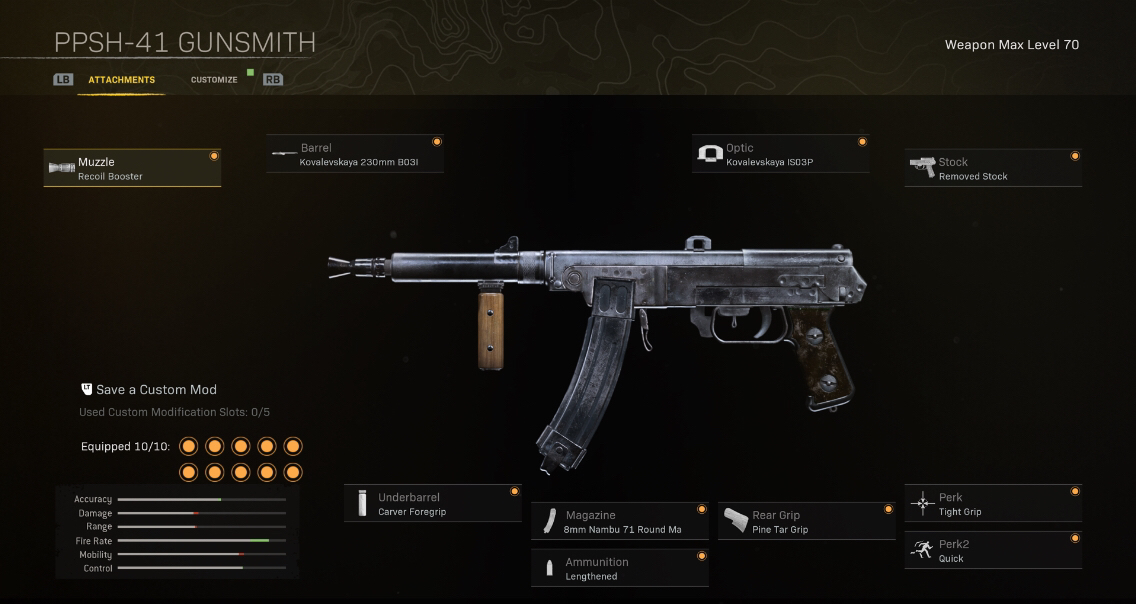The height and width of the screenshot is (604, 1136).
Task: Open the Ammunition Lengthened slot
Action: pos(619,569)
